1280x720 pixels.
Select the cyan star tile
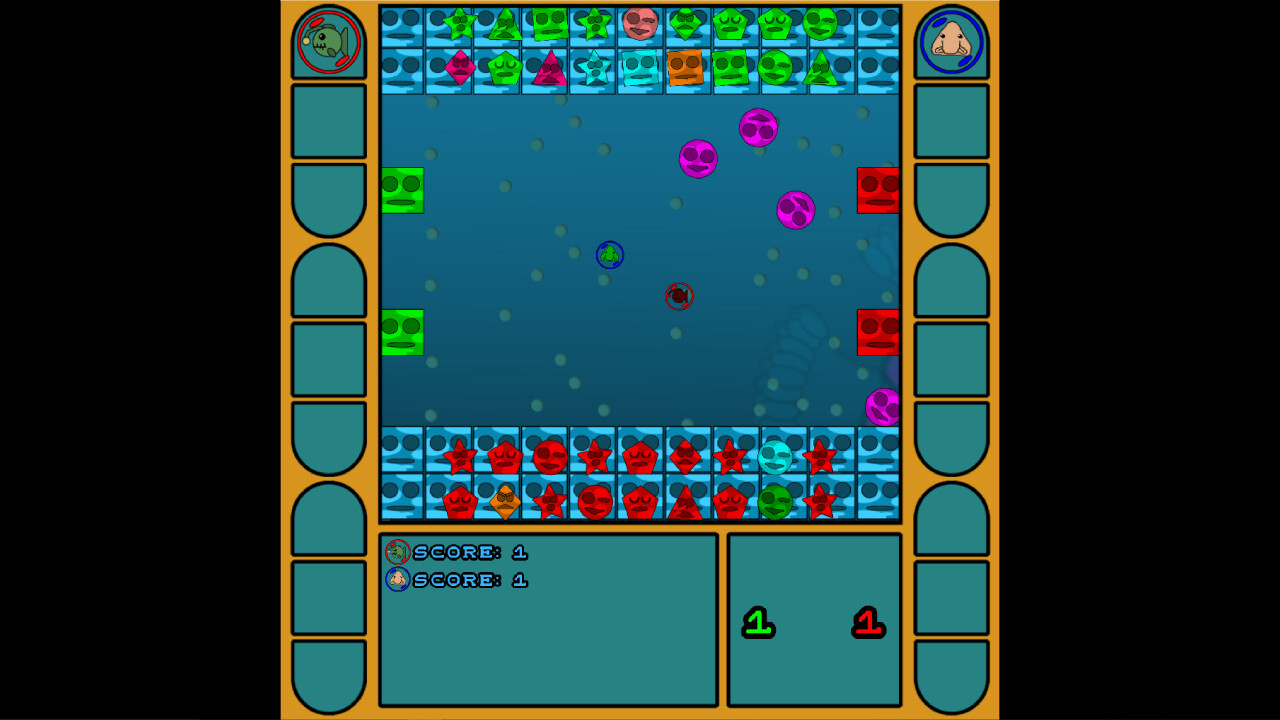(x=593, y=68)
